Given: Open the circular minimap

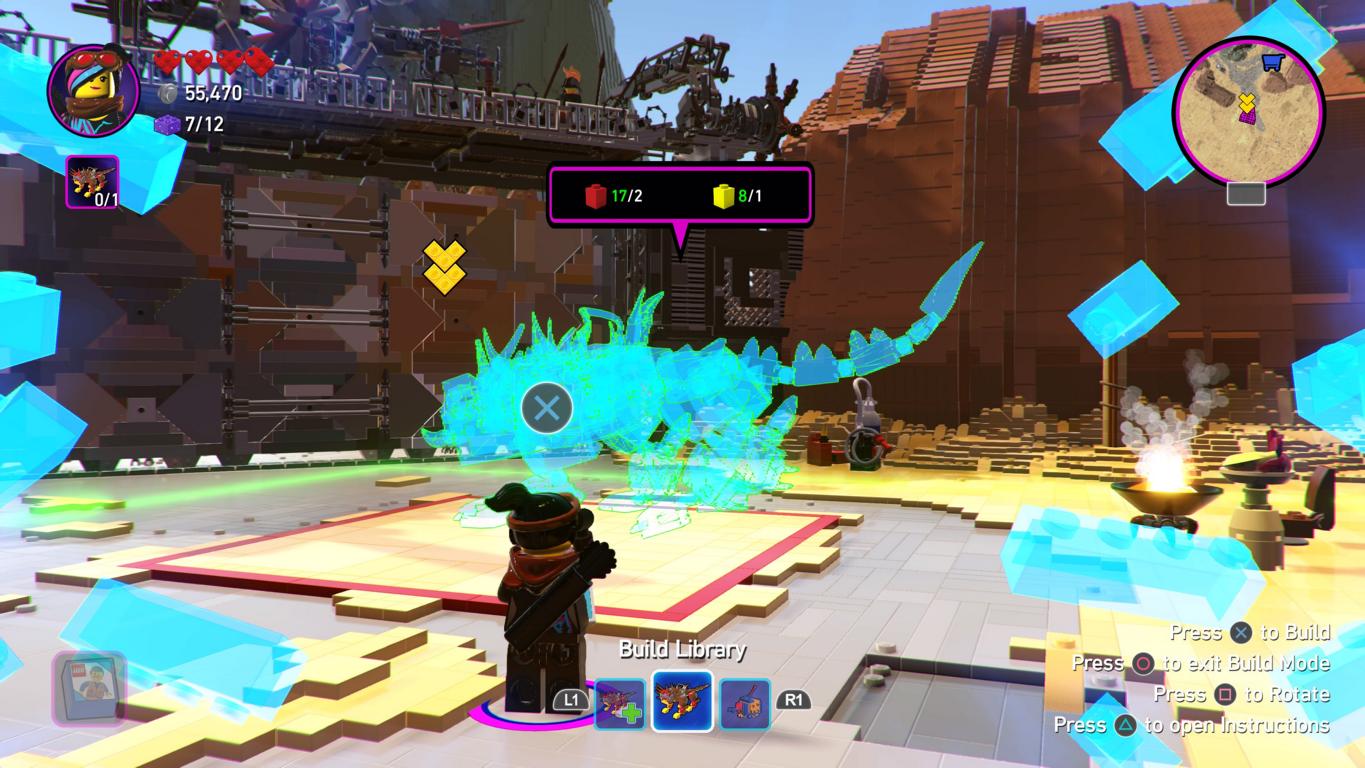Looking at the screenshot, I should coord(1248,111).
